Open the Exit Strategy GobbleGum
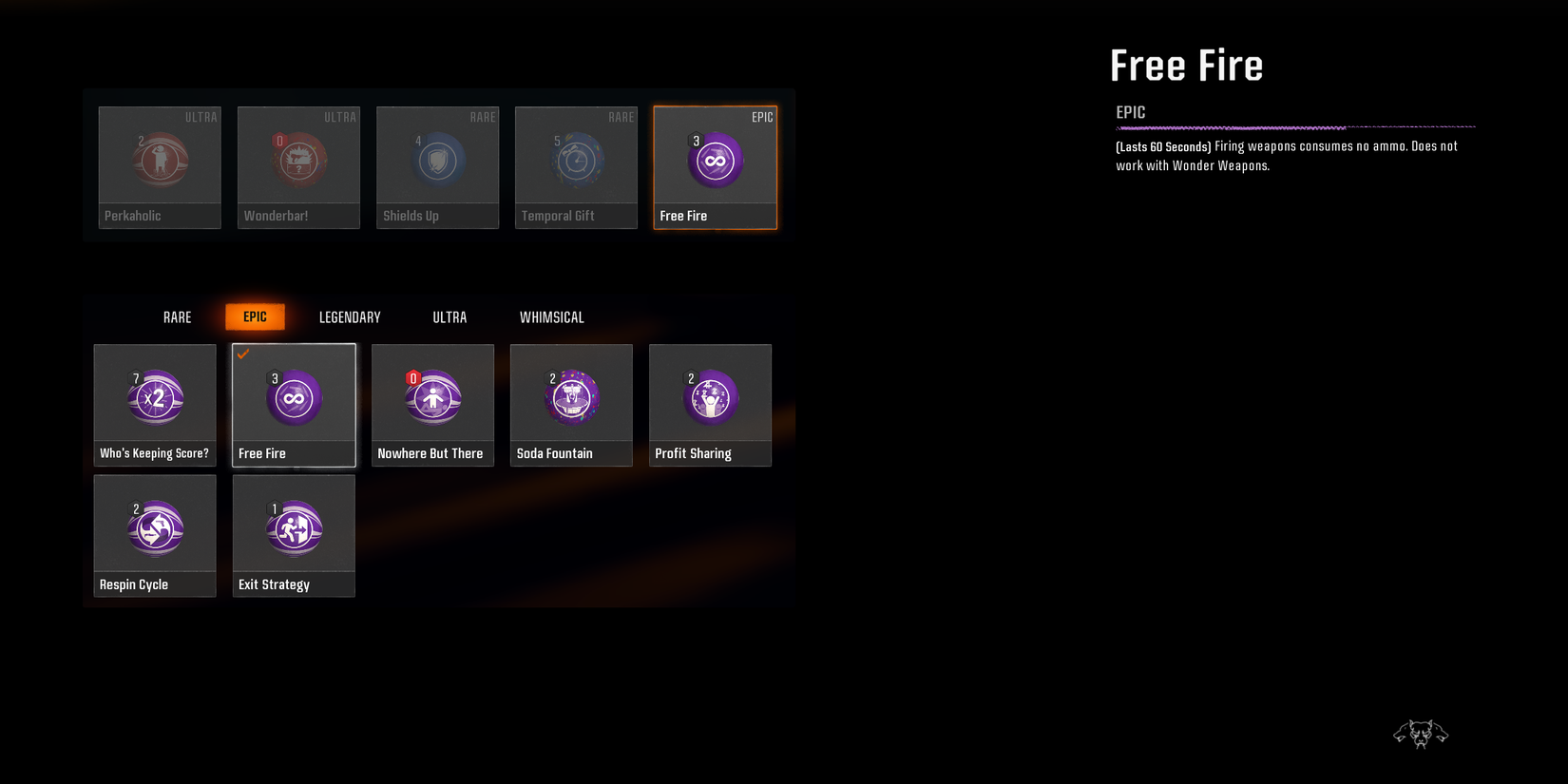Screen dimensions: 1568x784 tap(293, 536)
